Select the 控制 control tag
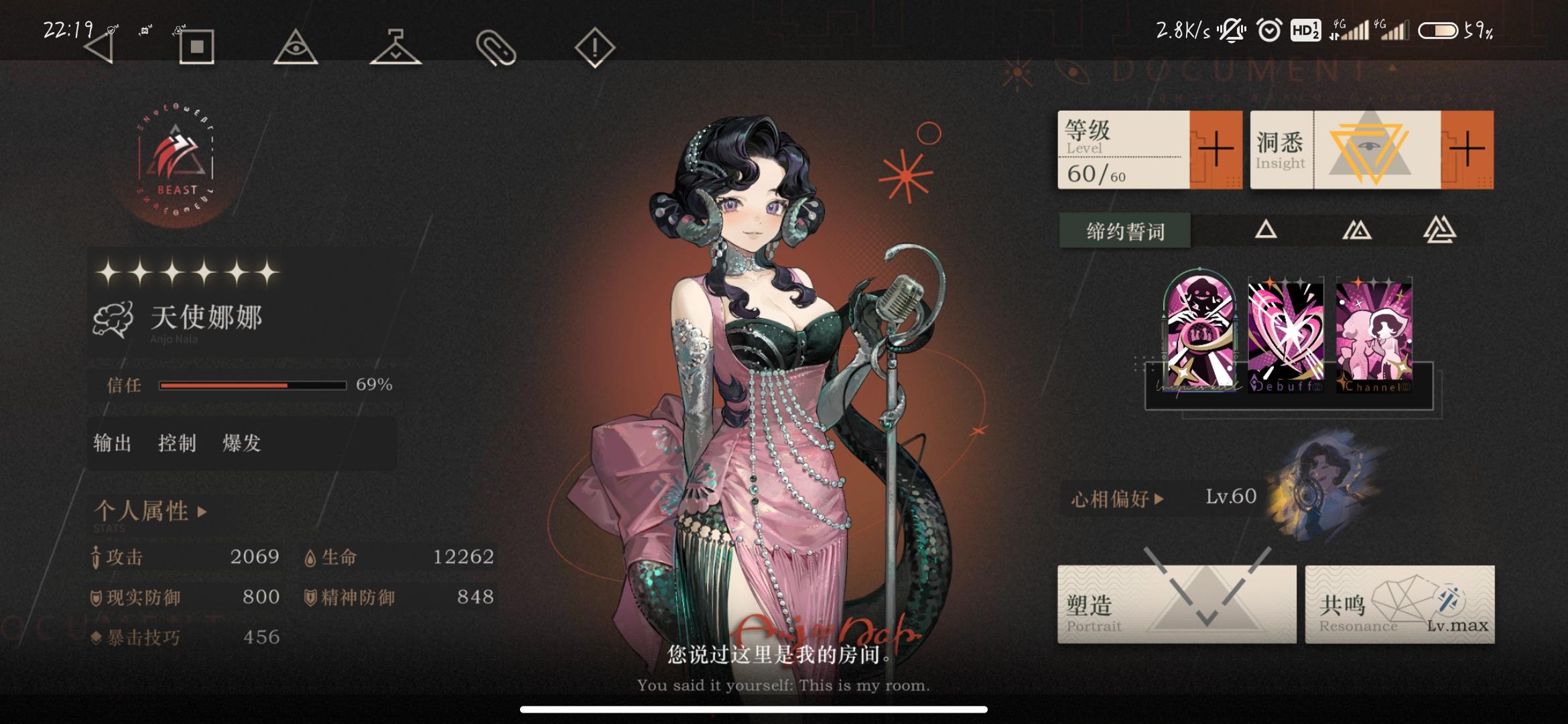This screenshot has height=724, width=1568. (176, 443)
